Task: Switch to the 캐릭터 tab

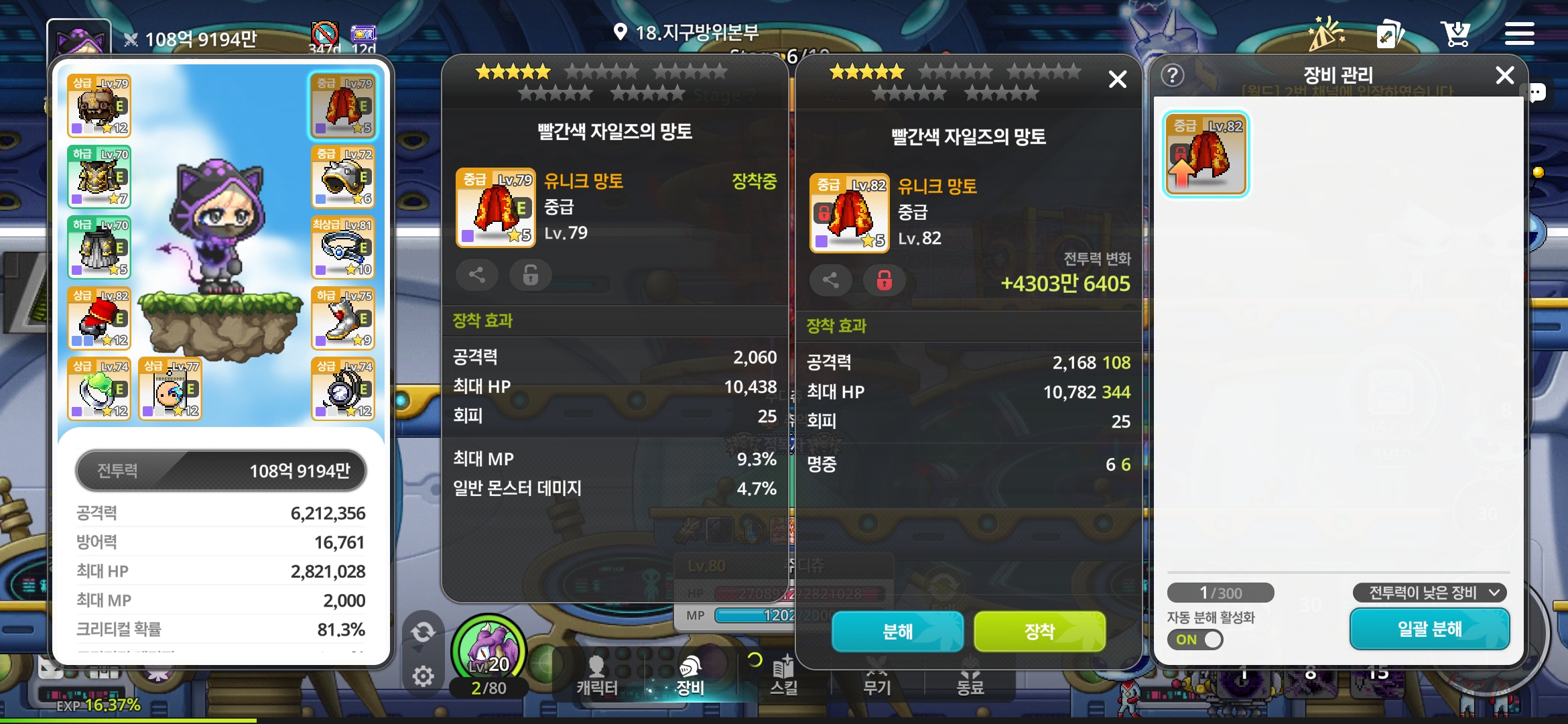Action: click(596, 676)
